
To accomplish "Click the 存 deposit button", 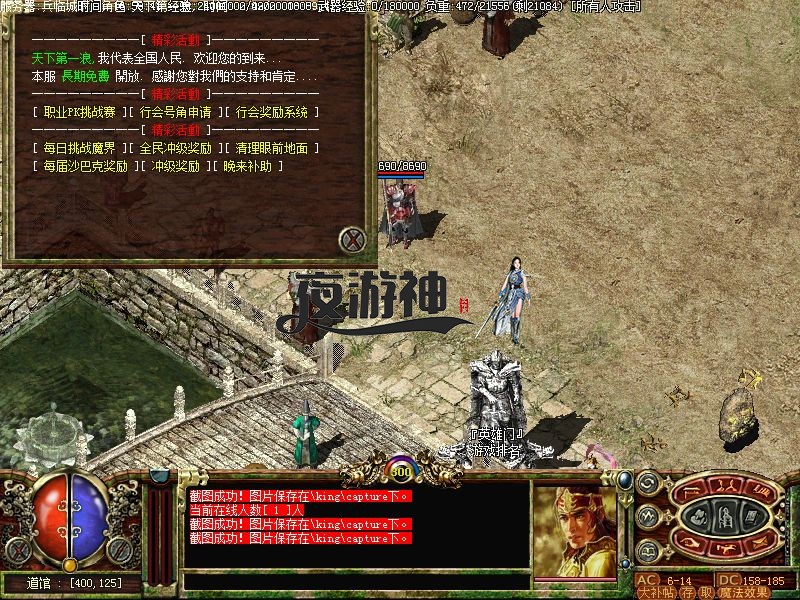I will pos(689,592).
